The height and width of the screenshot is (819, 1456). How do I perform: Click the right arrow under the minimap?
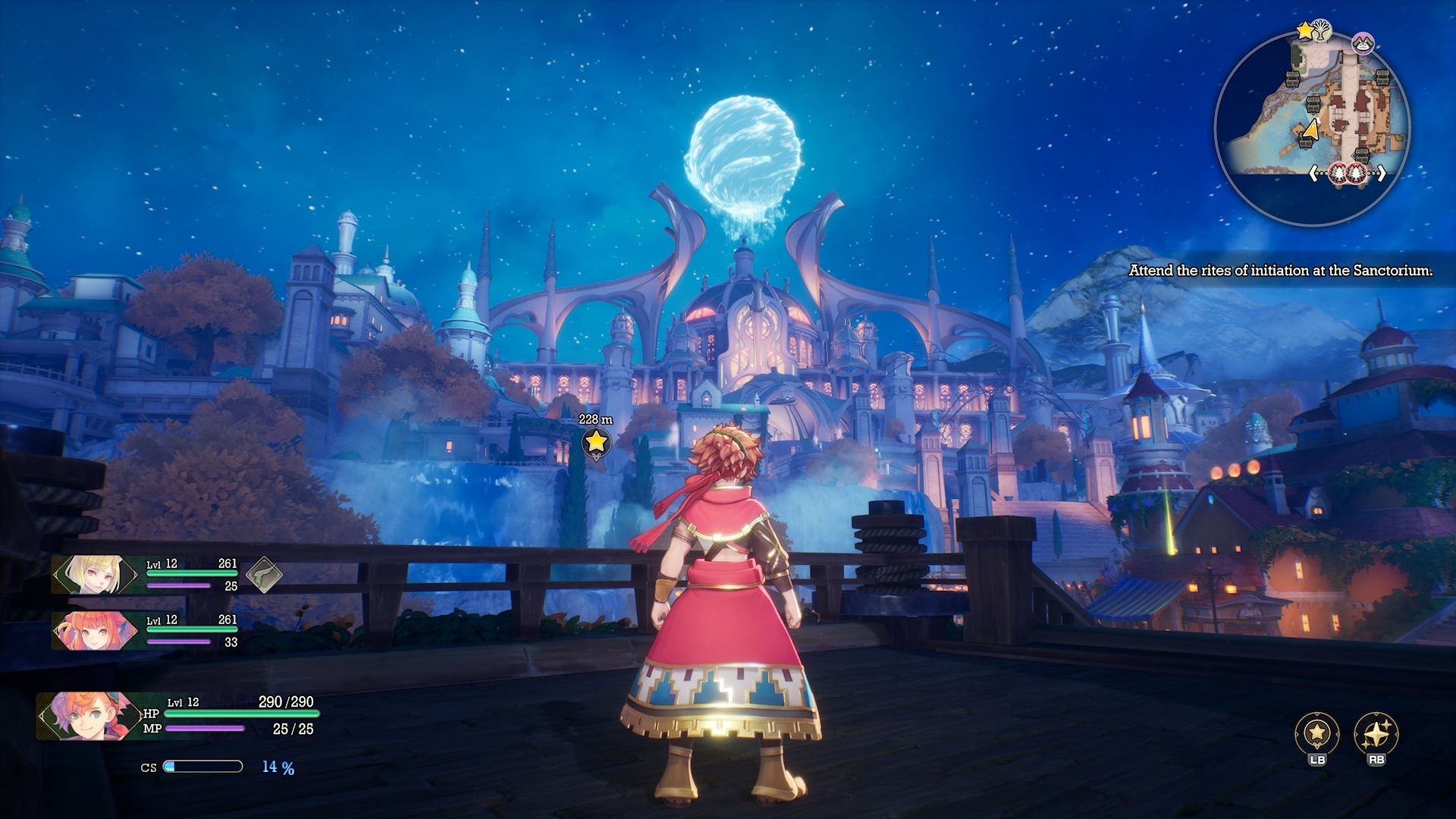pos(1382,174)
